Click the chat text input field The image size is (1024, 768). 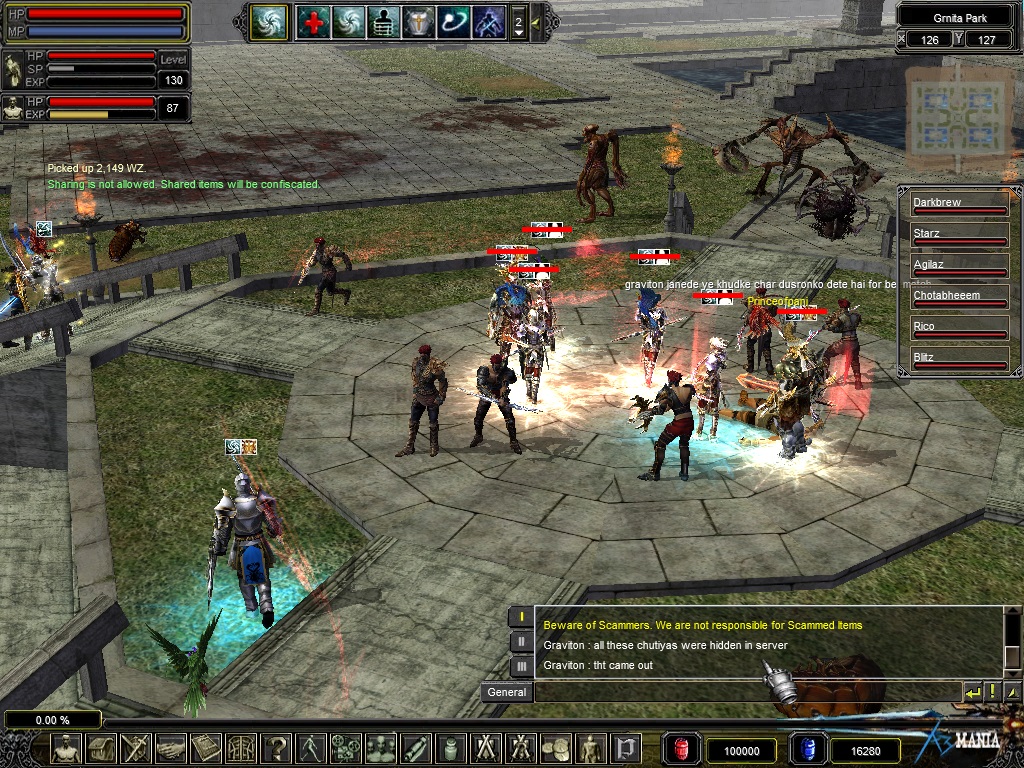point(746,692)
